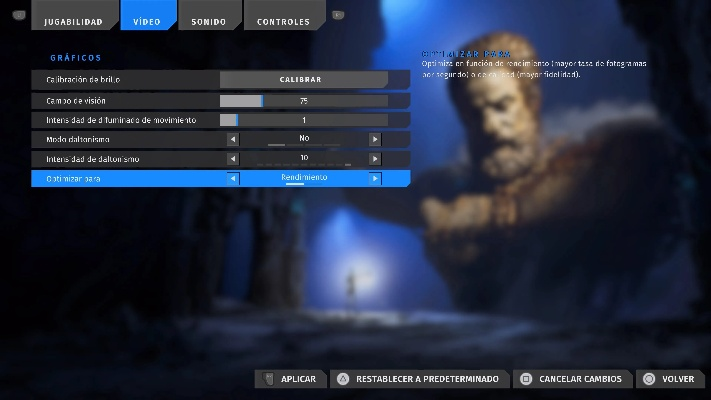The width and height of the screenshot is (711, 400).
Task: Click the Vídeo tab
Action: (x=147, y=21)
